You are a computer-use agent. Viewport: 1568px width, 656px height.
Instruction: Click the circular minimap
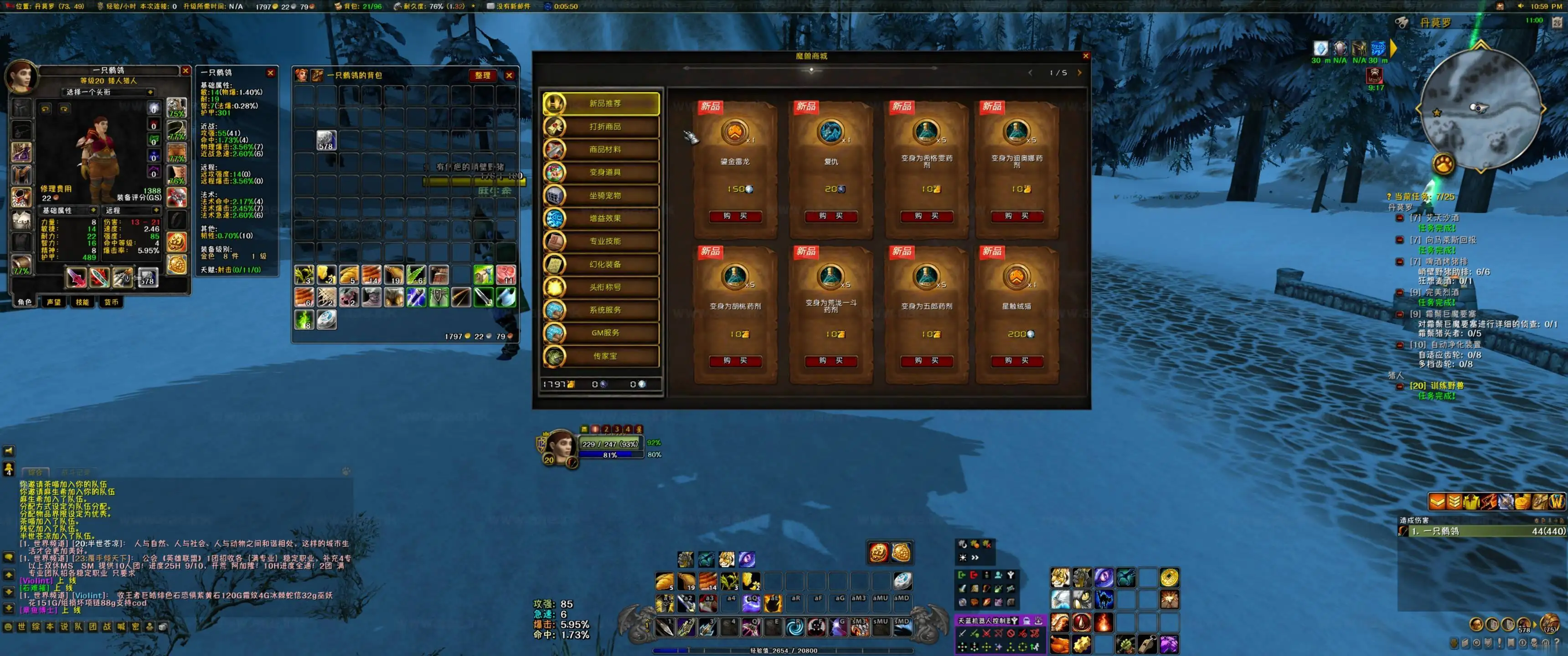point(1480,109)
